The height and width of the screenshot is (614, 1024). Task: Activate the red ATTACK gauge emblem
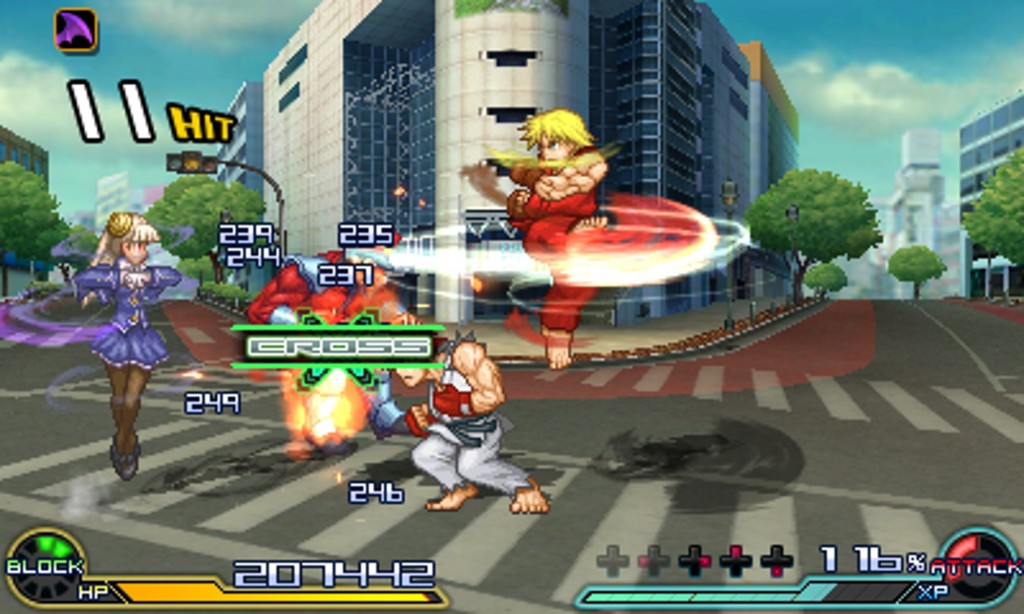point(975,567)
